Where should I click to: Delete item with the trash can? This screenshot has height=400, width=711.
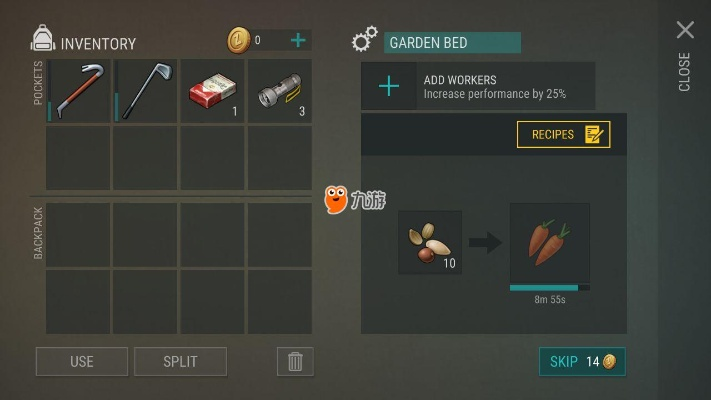[x=295, y=361]
